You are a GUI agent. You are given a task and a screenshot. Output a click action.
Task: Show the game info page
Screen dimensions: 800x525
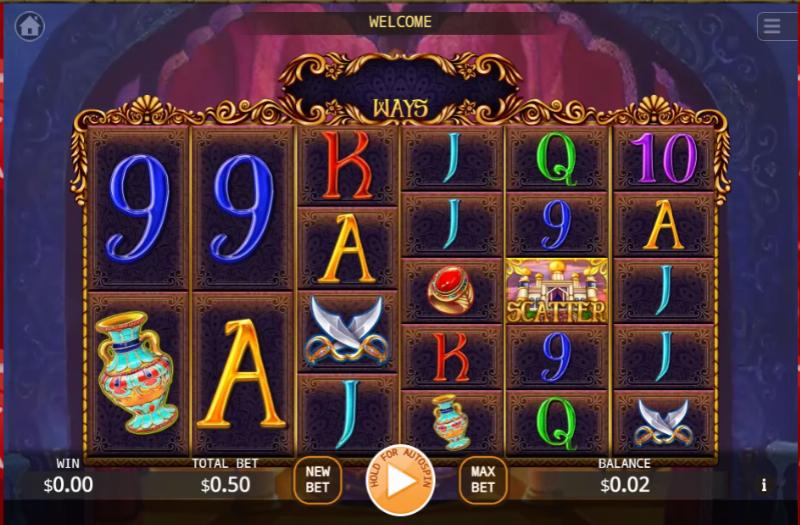(x=764, y=486)
